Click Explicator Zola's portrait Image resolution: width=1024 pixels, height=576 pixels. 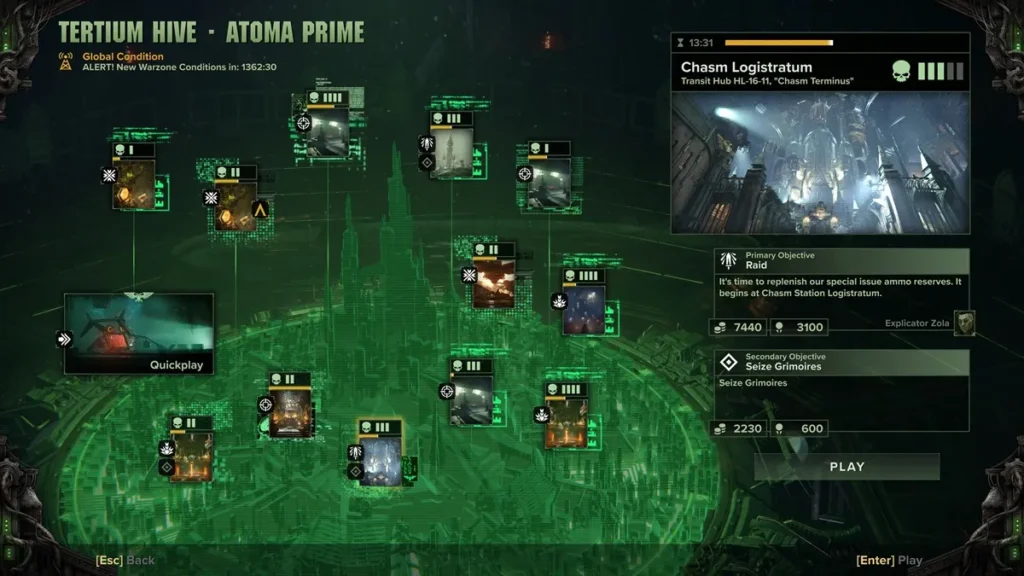964,323
